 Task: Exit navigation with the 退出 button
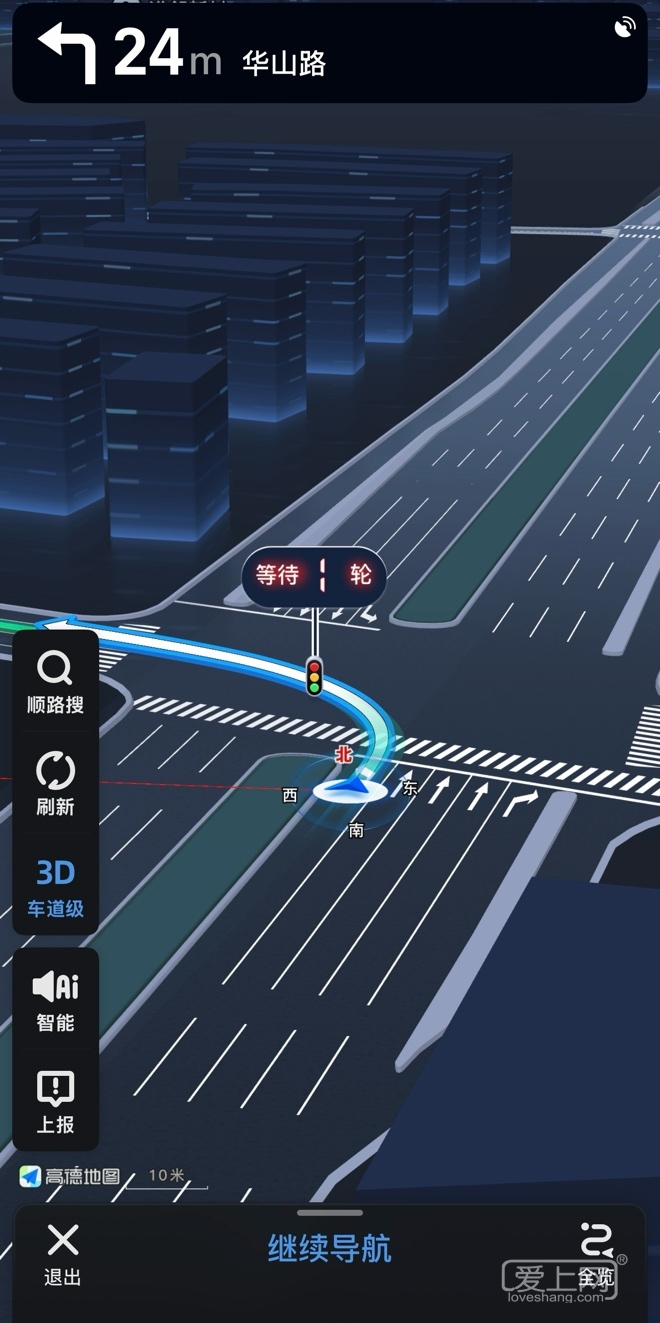click(62, 1254)
